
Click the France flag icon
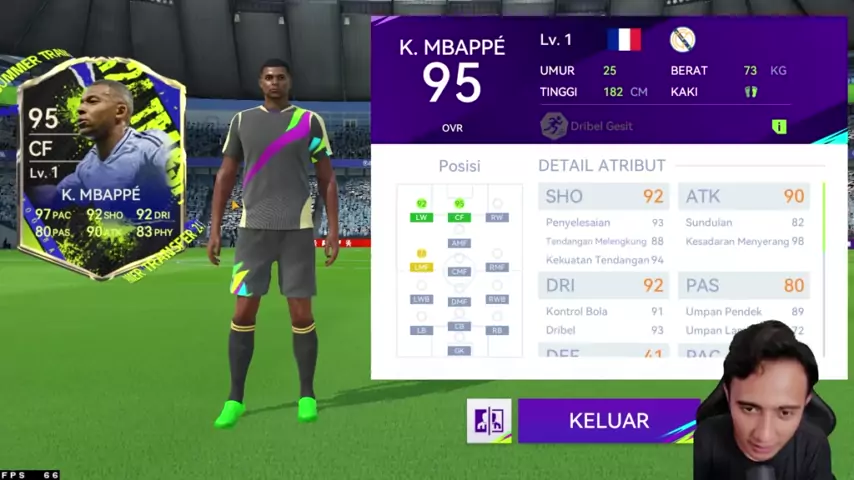tap(624, 40)
